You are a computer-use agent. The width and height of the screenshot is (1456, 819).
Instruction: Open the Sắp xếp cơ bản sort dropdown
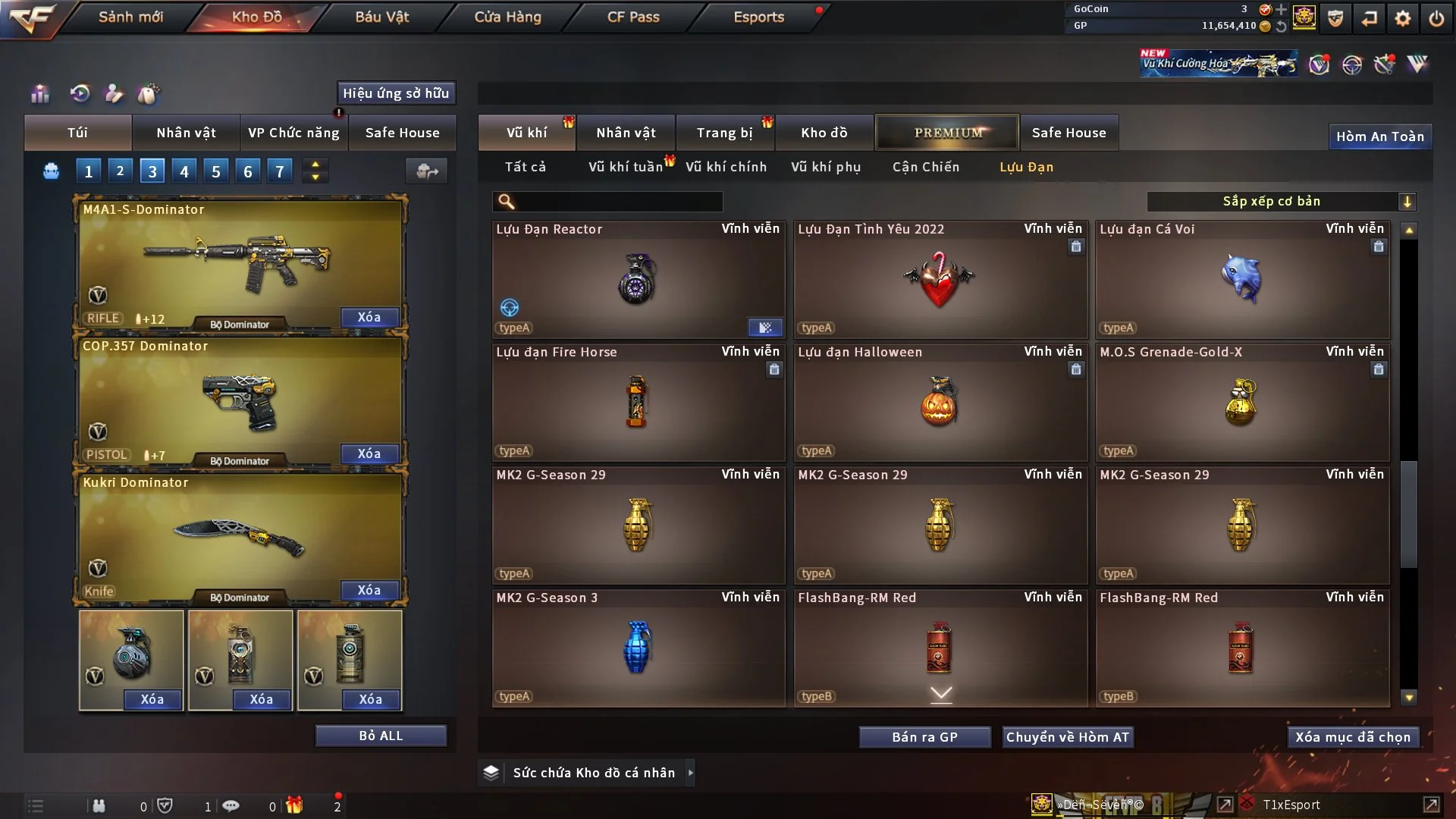point(1282,201)
